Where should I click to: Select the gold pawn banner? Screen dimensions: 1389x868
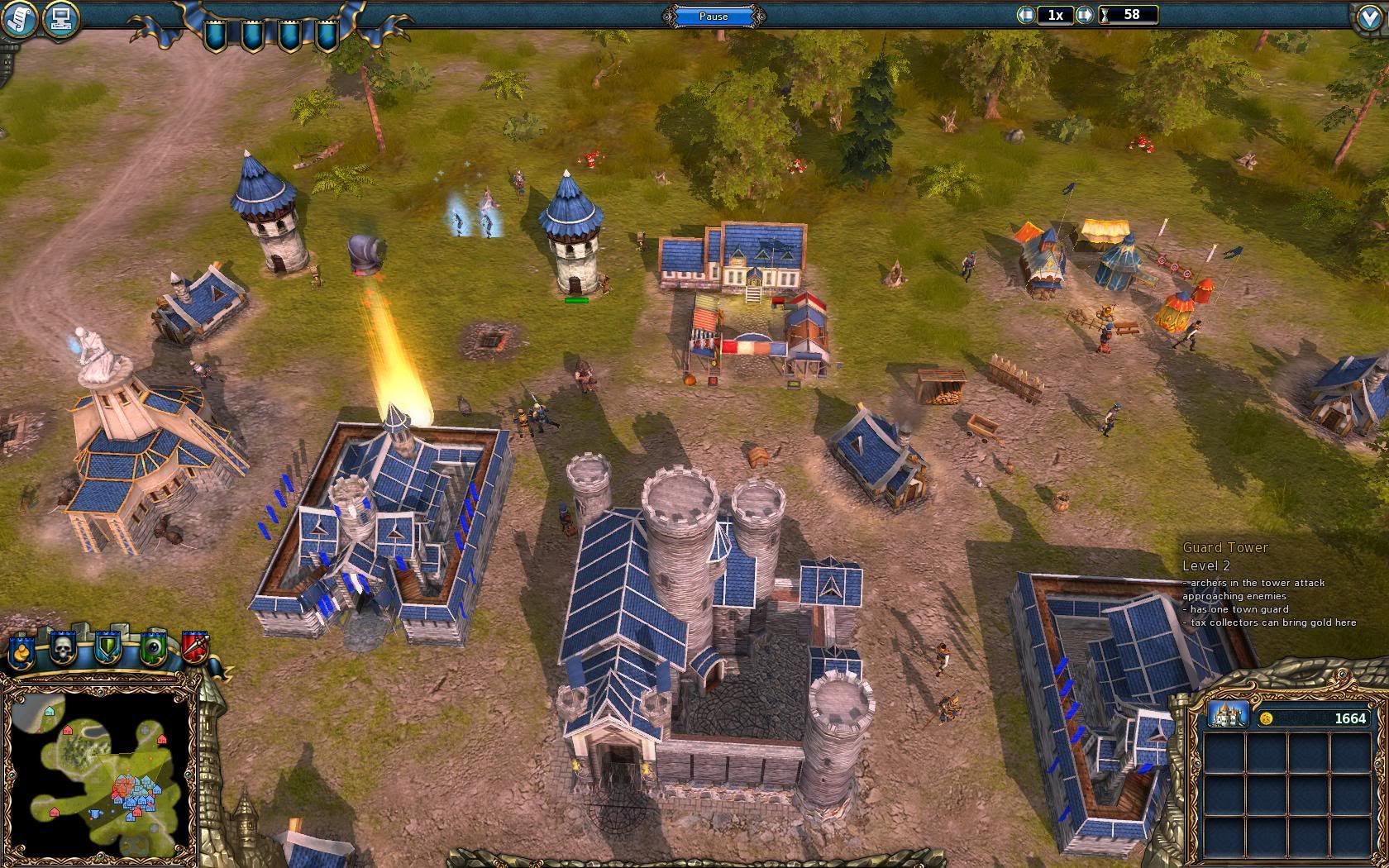pos(21,651)
